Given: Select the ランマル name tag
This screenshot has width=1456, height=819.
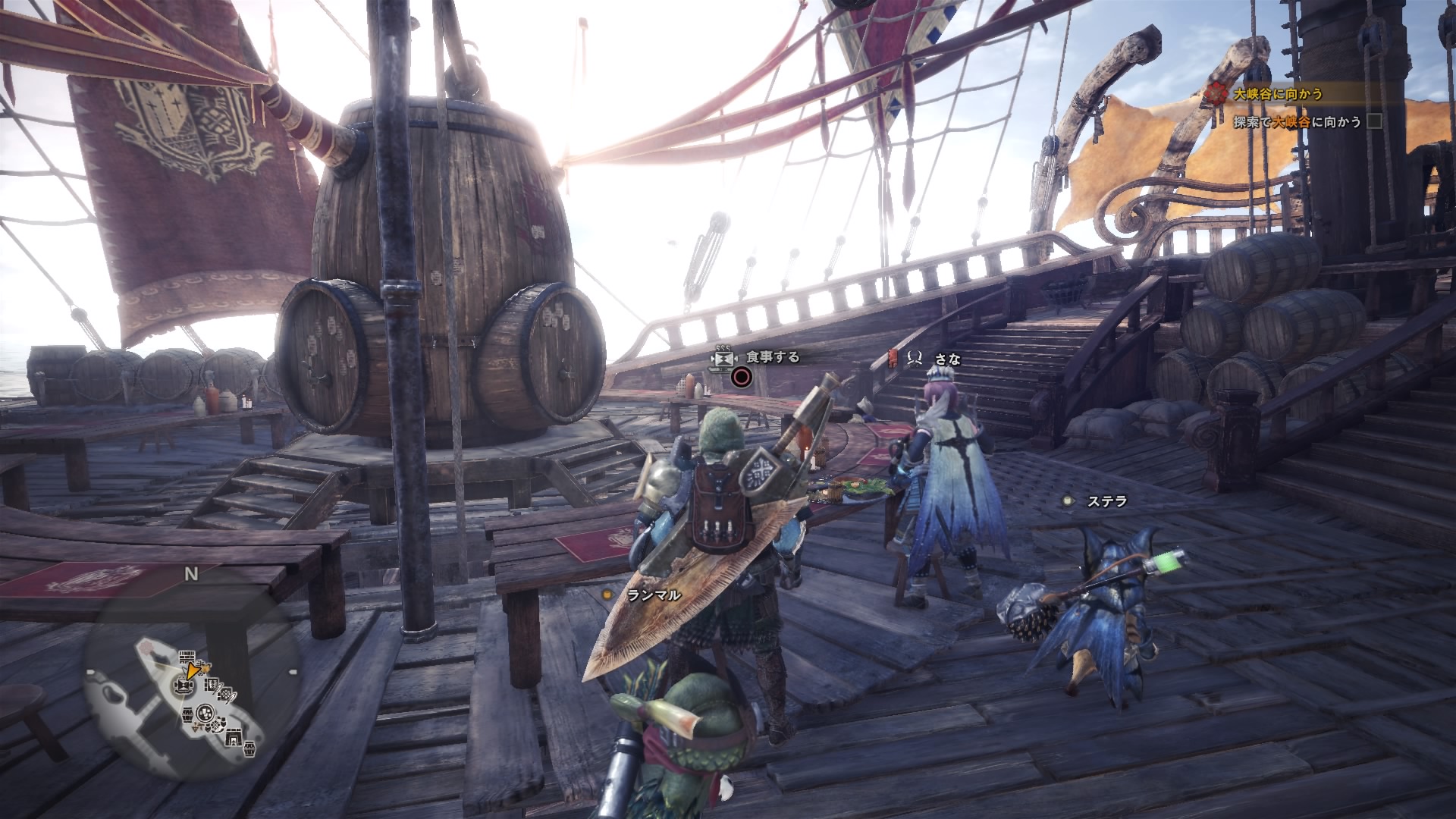Looking at the screenshot, I should pyautogui.click(x=654, y=595).
